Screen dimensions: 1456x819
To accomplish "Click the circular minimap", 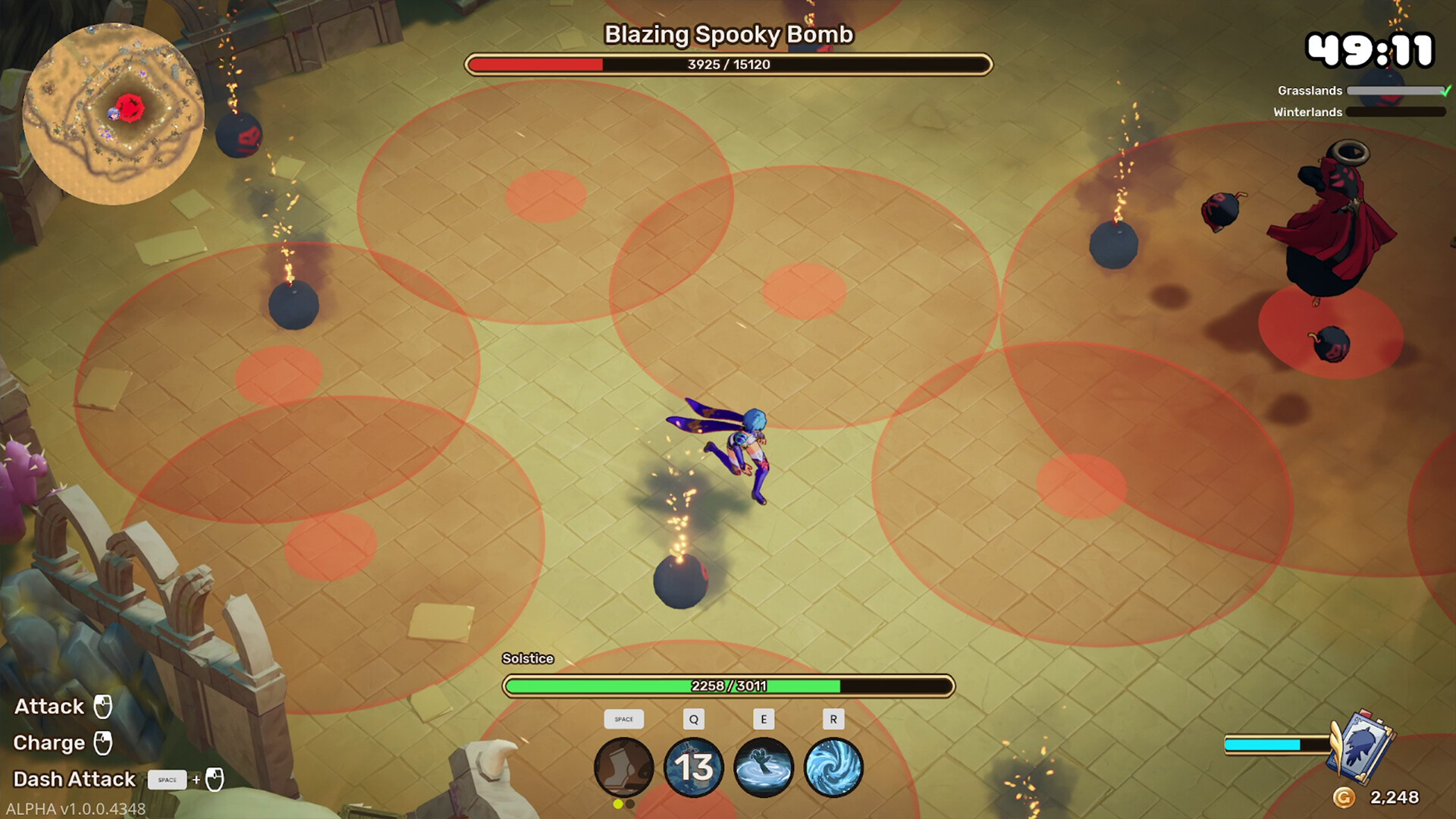I will (x=114, y=114).
